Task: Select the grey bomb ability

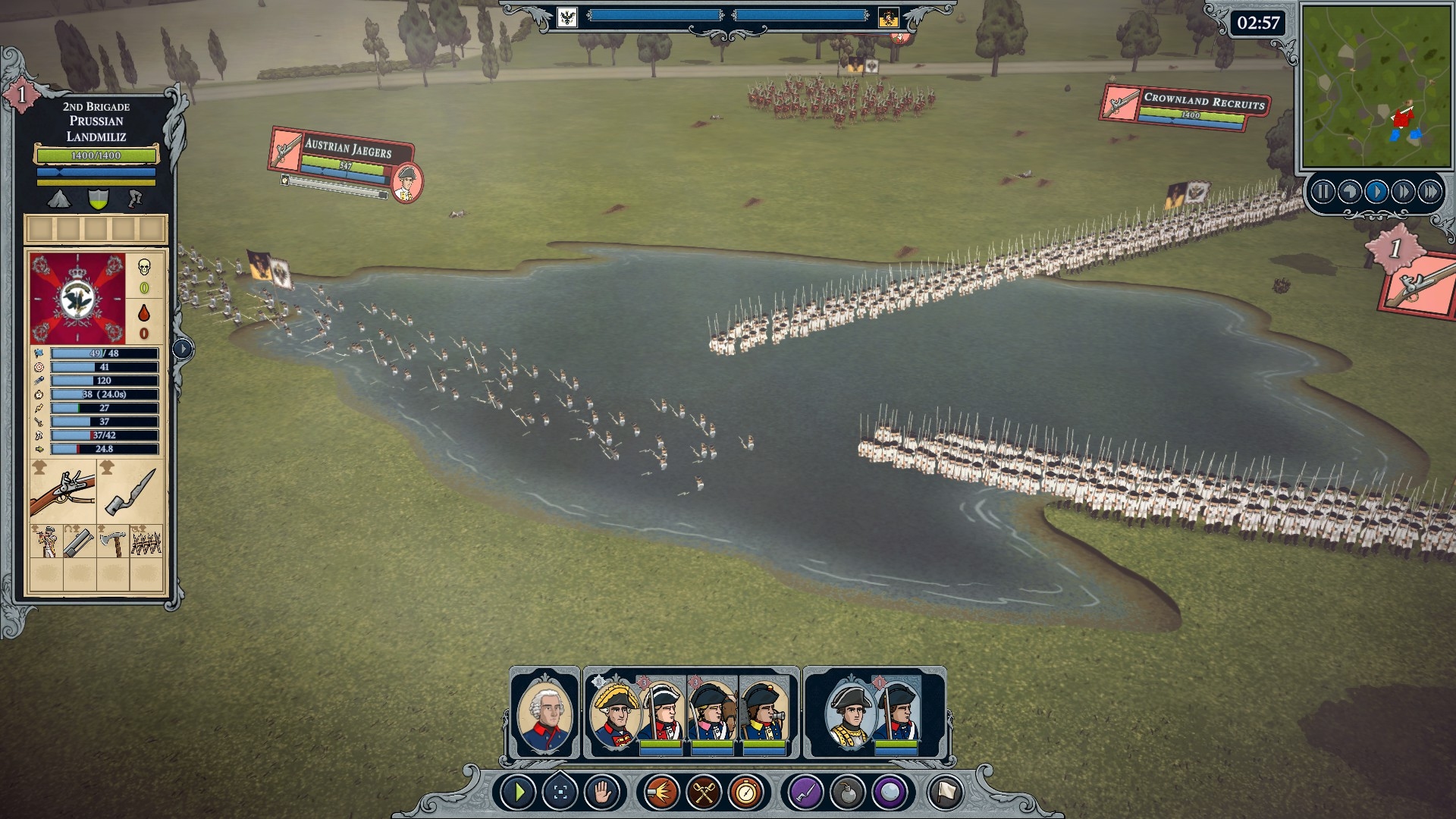Action: pyautogui.click(x=848, y=793)
